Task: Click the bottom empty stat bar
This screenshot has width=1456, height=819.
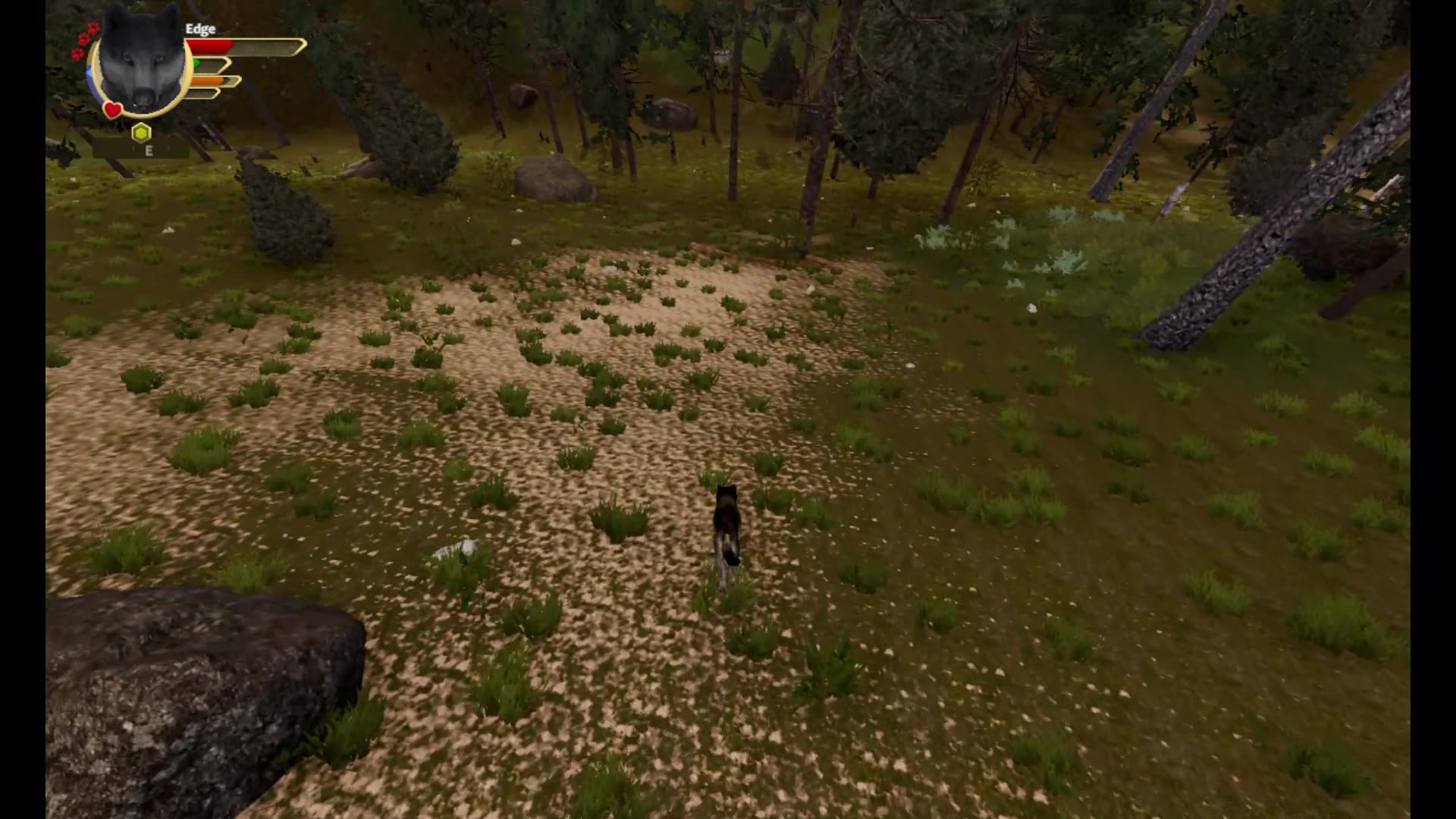Action: click(204, 93)
